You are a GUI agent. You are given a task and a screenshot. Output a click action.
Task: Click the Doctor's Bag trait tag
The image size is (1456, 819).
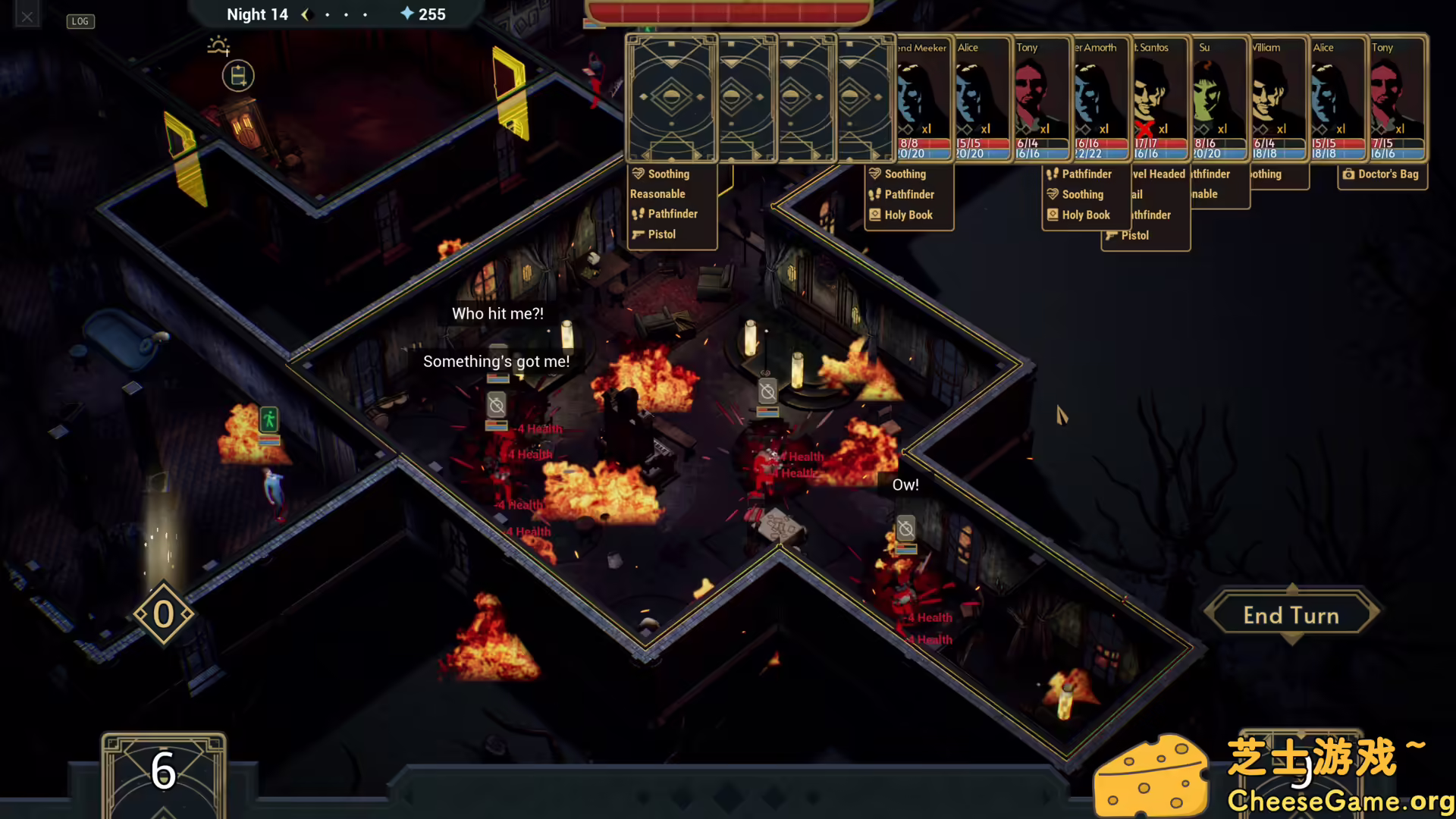pos(1382,174)
